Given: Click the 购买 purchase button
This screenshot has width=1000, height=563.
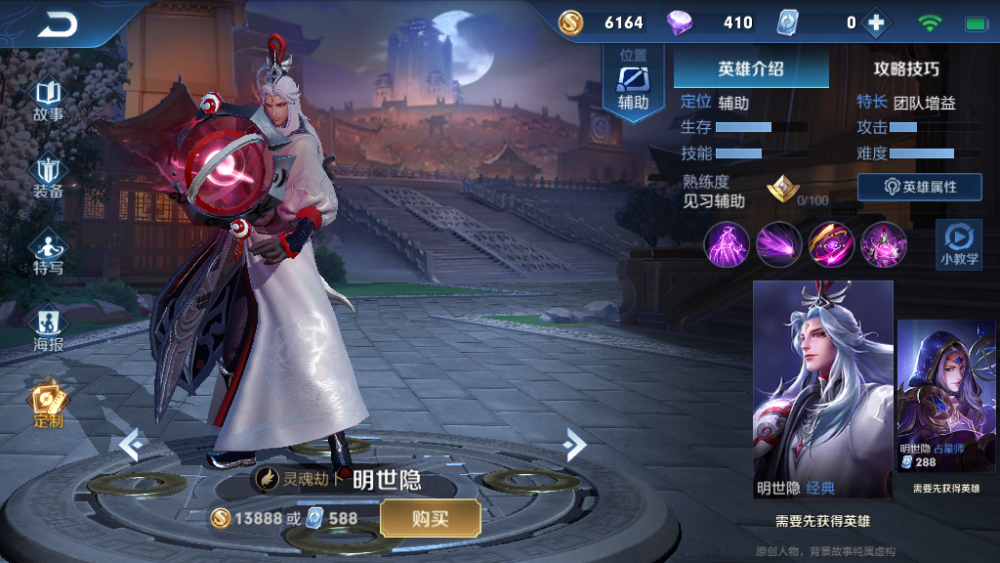Looking at the screenshot, I should pos(430,518).
